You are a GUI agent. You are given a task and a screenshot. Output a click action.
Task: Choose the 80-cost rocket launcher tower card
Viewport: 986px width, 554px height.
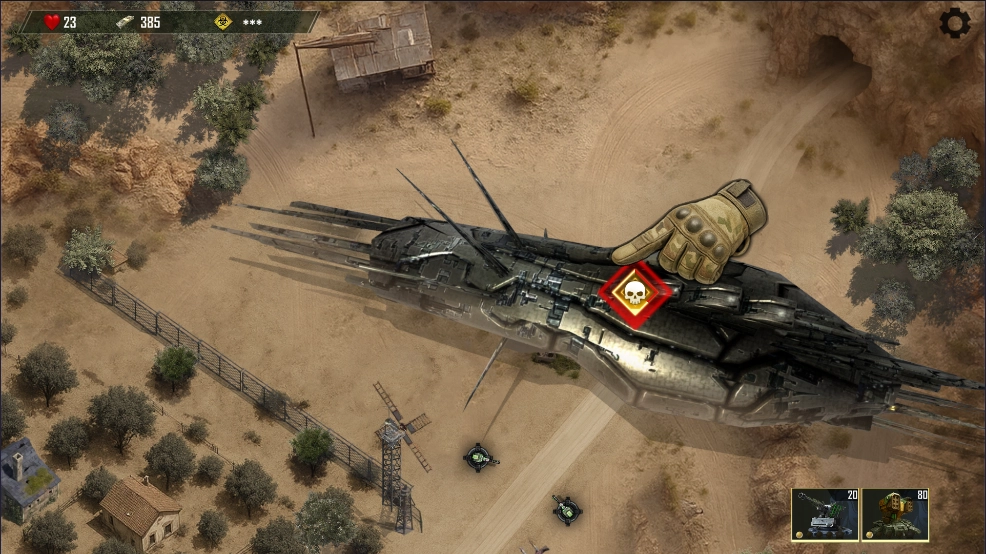point(894,515)
